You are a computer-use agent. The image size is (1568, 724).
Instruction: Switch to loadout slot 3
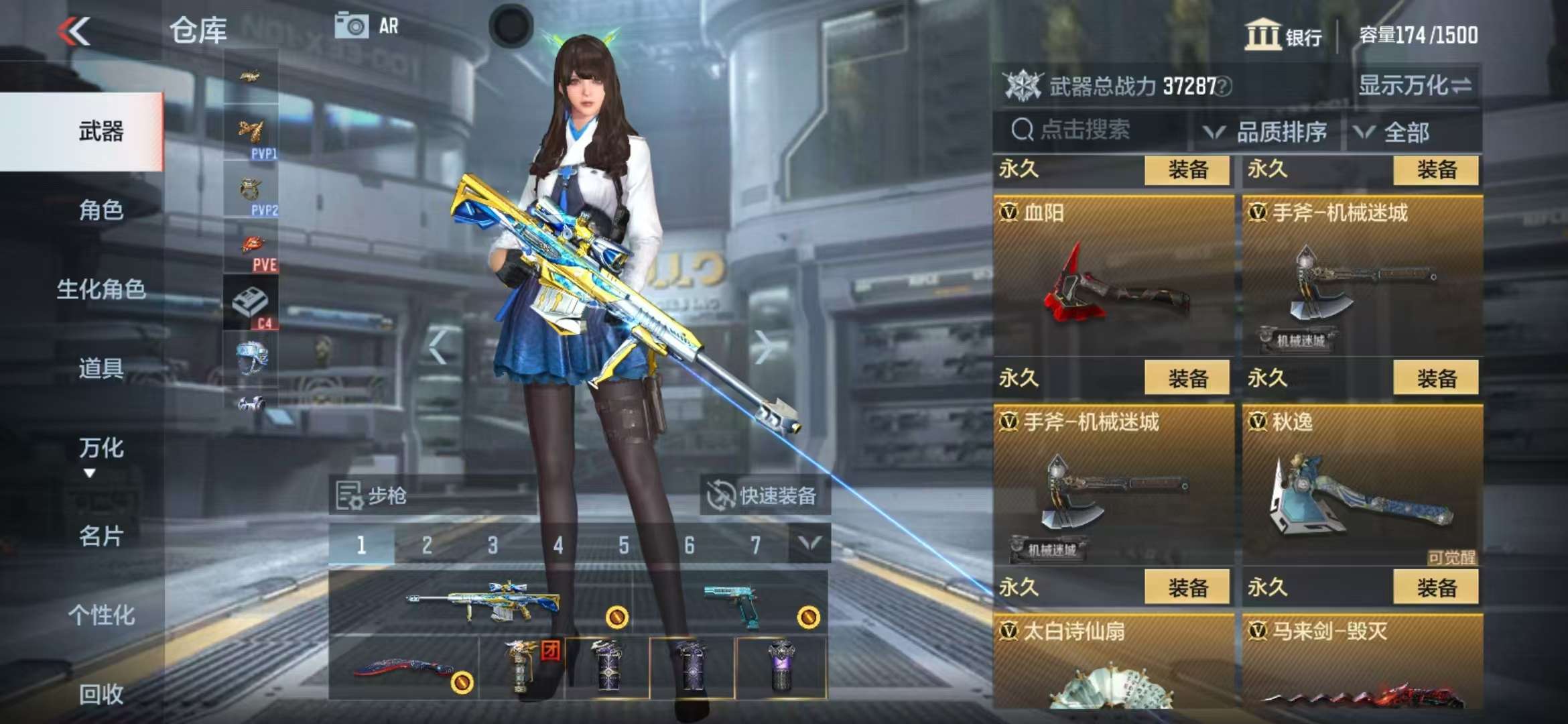point(493,545)
